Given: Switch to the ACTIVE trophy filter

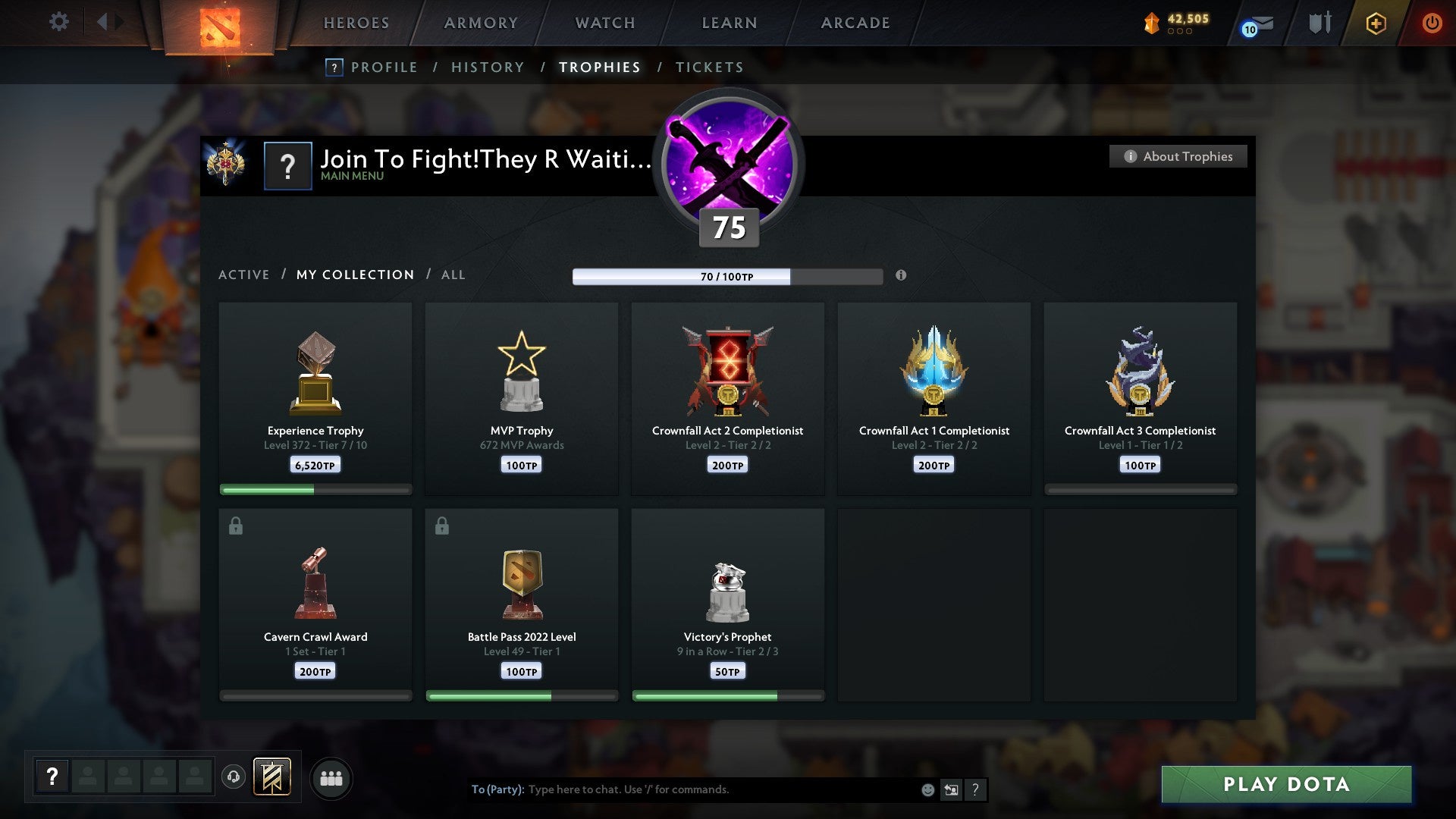Looking at the screenshot, I should 244,275.
